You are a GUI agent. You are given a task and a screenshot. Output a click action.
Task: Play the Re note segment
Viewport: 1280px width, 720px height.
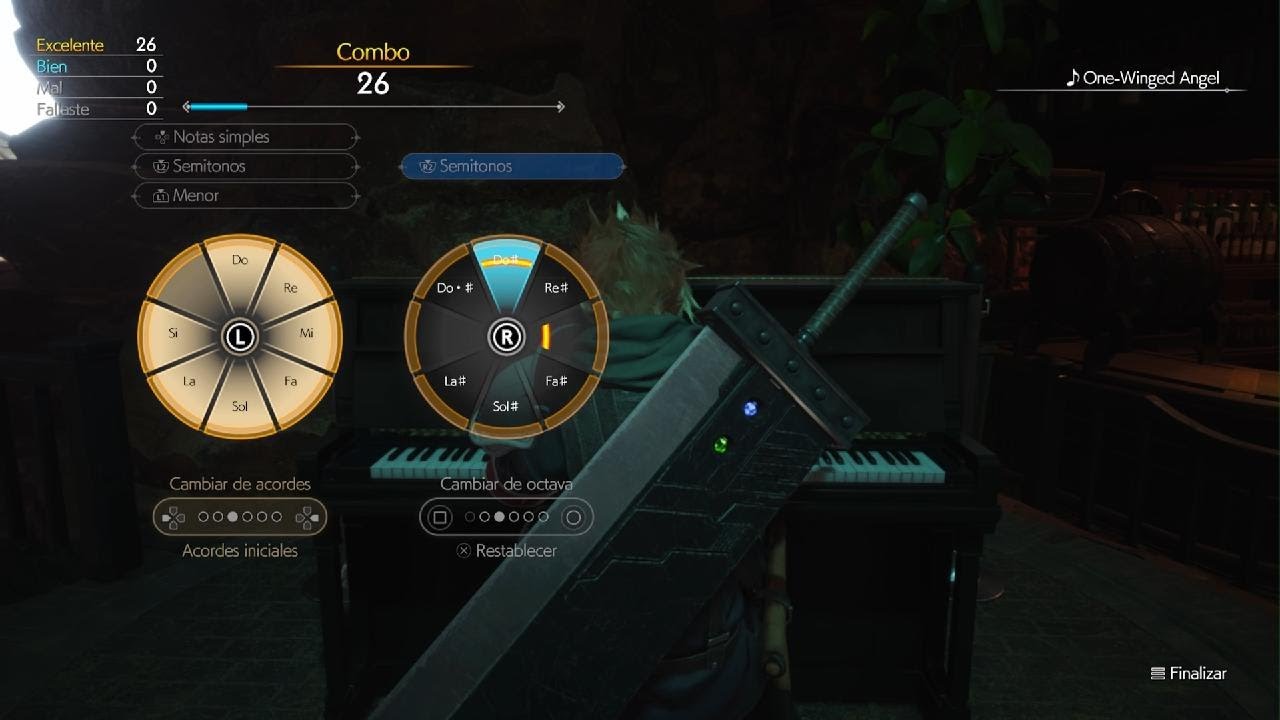click(x=290, y=288)
